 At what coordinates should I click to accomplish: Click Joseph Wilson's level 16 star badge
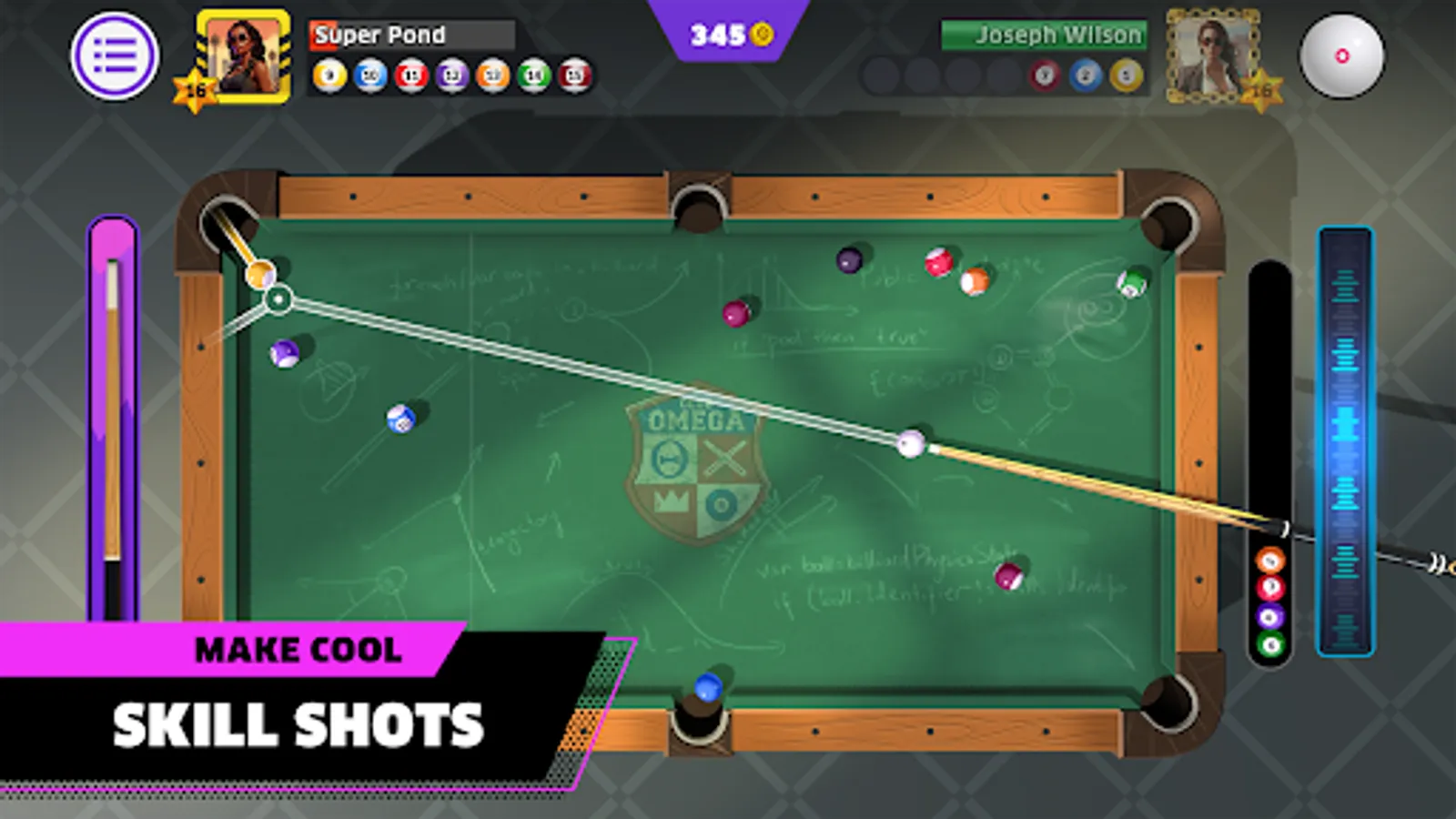click(1263, 90)
